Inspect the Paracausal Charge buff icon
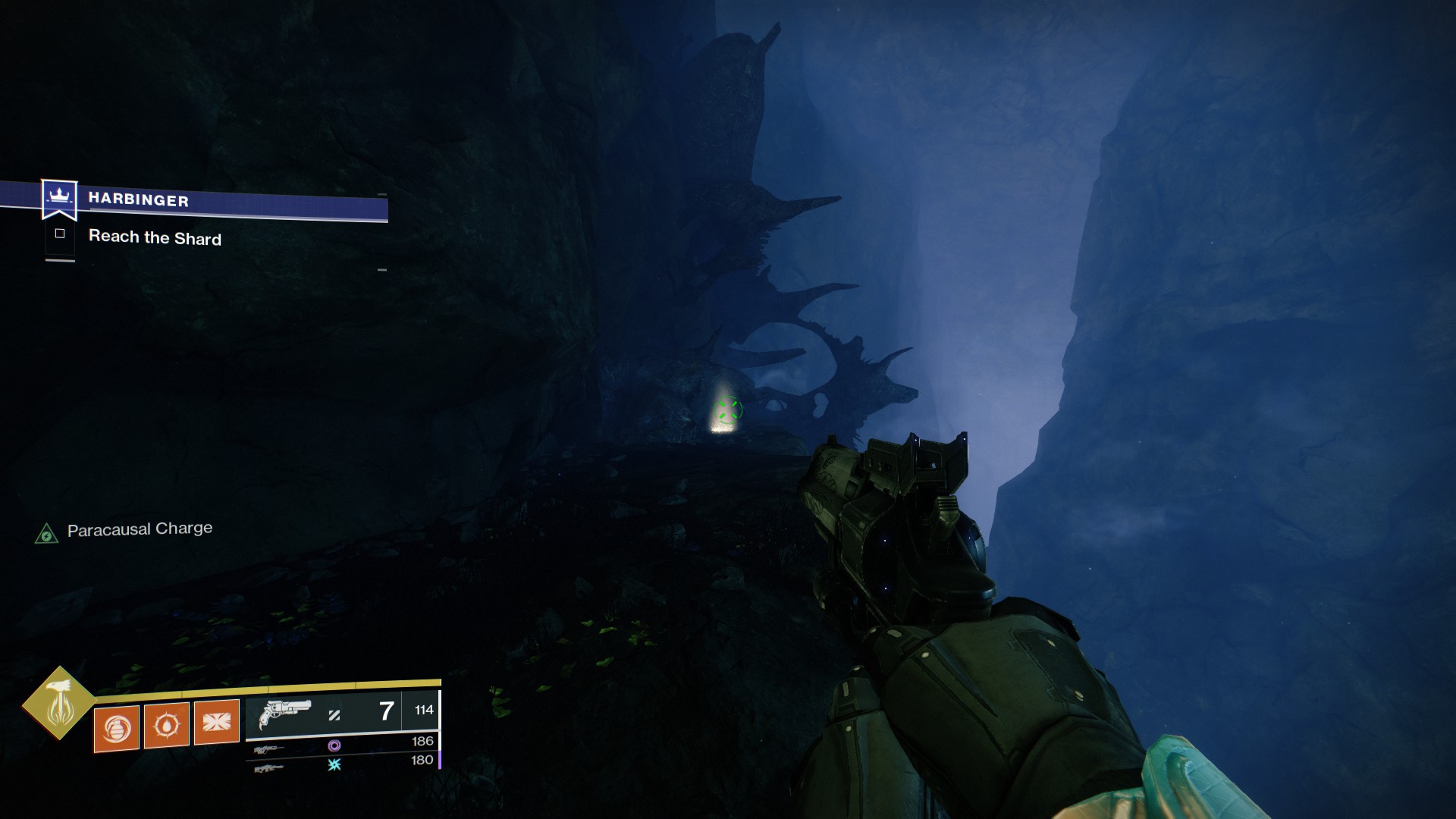The width and height of the screenshot is (1456, 819). click(46, 535)
